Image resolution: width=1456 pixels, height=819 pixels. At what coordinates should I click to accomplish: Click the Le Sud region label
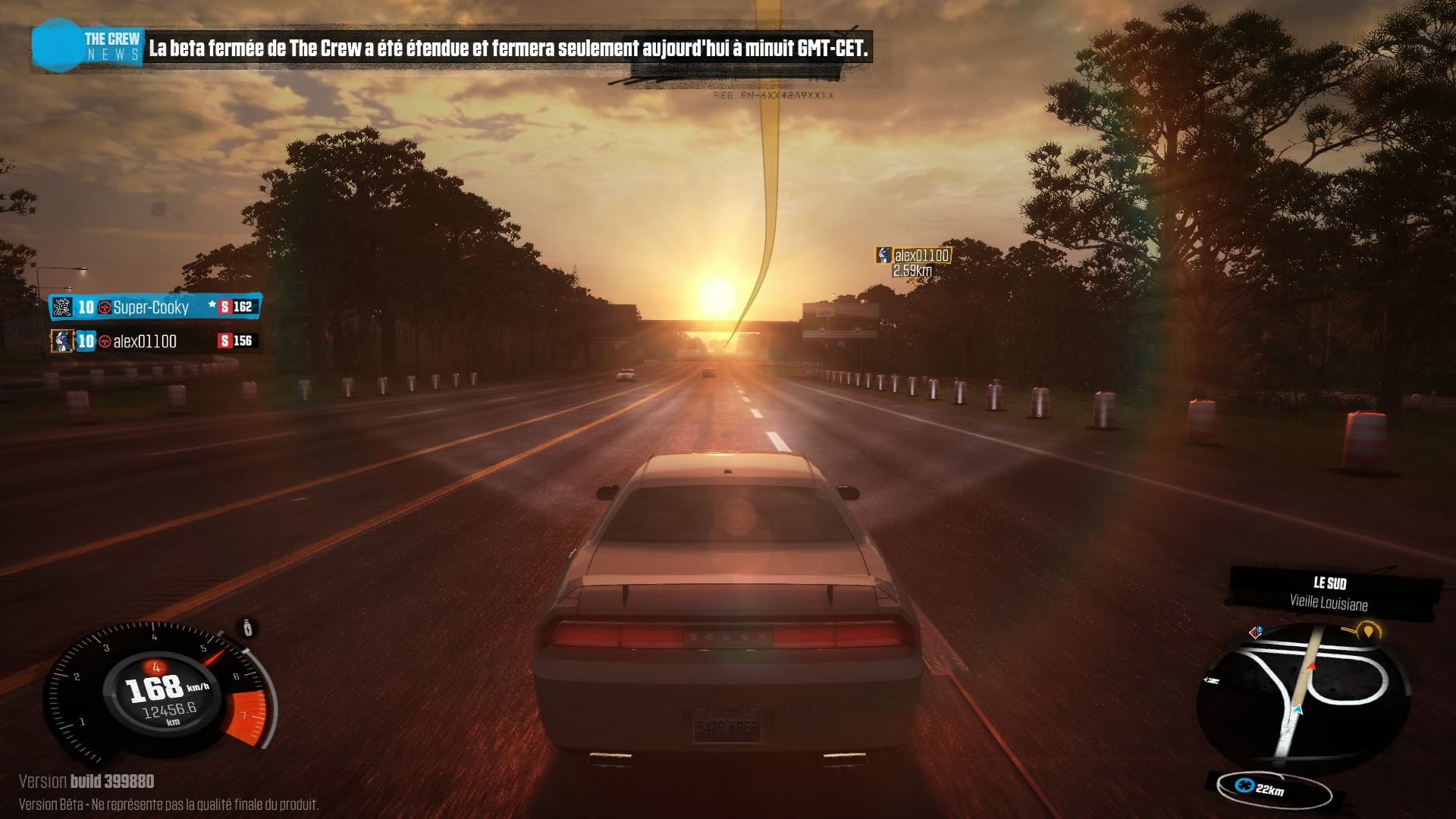click(1329, 583)
